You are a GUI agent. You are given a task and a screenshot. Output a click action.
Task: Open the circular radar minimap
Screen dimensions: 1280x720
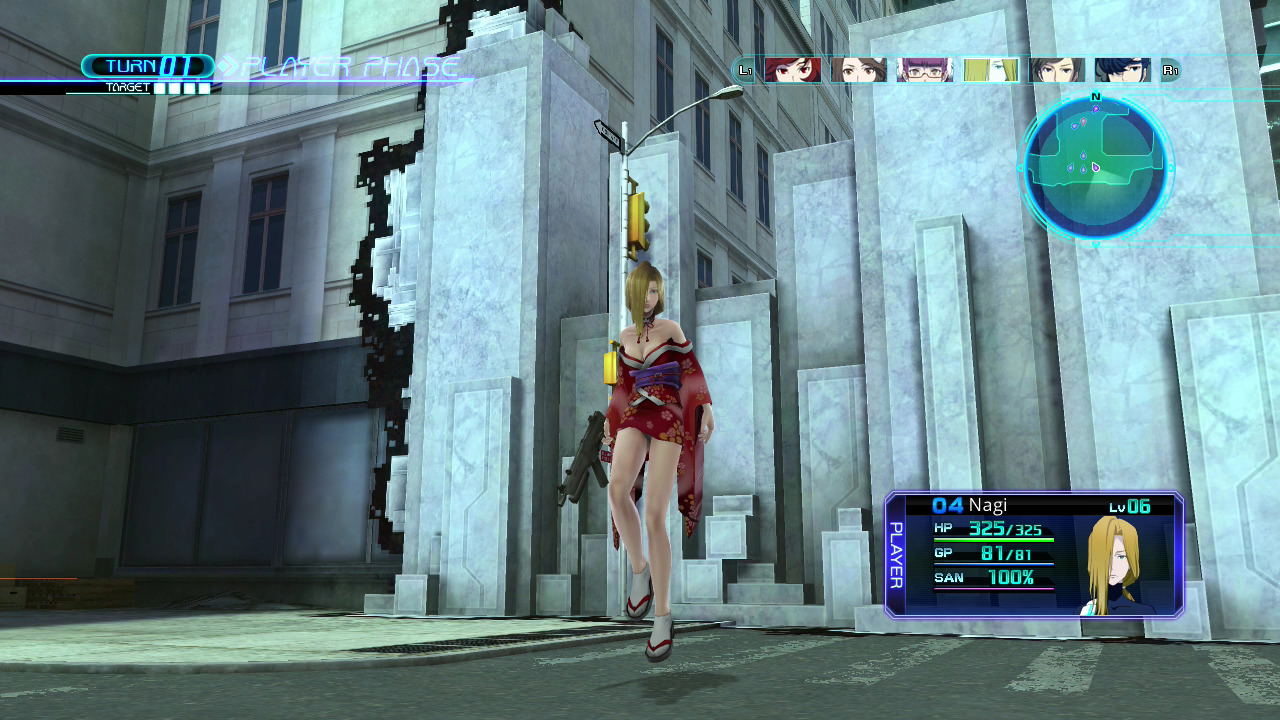(1095, 167)
